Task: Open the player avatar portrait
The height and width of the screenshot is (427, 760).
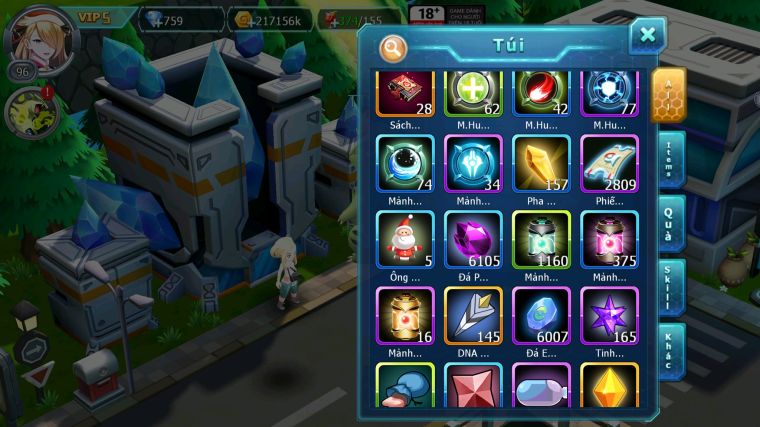Action: (x=38, y=38)
